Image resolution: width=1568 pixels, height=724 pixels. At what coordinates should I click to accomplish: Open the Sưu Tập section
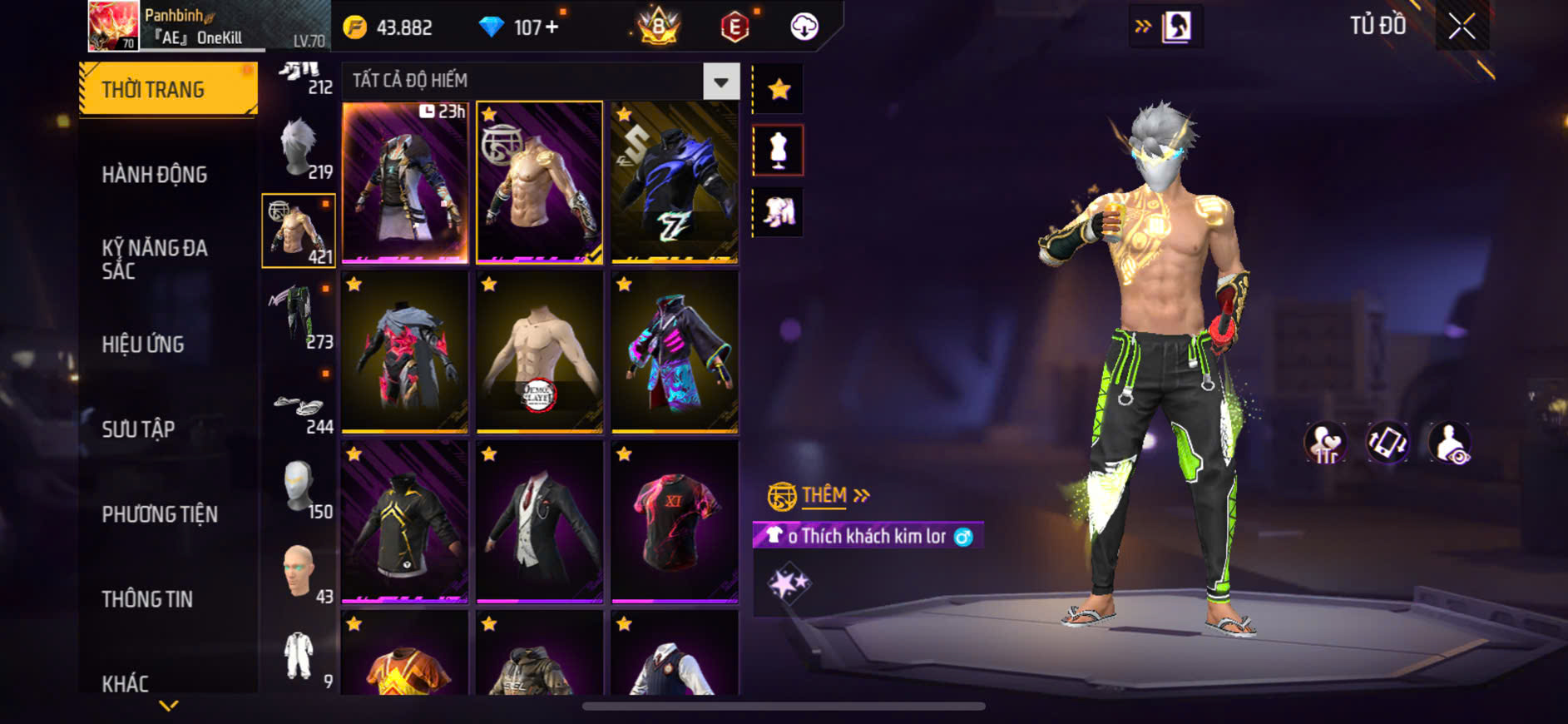138,429
